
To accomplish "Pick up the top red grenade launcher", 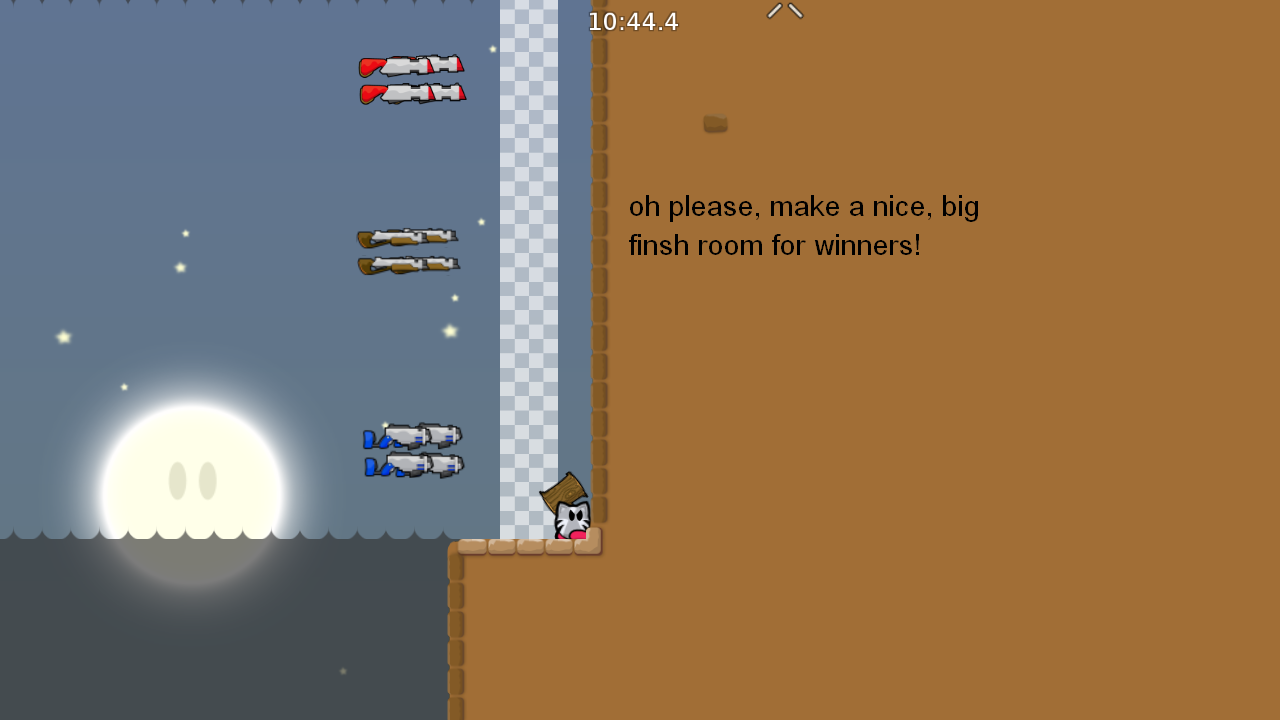I will pos(412,67).
